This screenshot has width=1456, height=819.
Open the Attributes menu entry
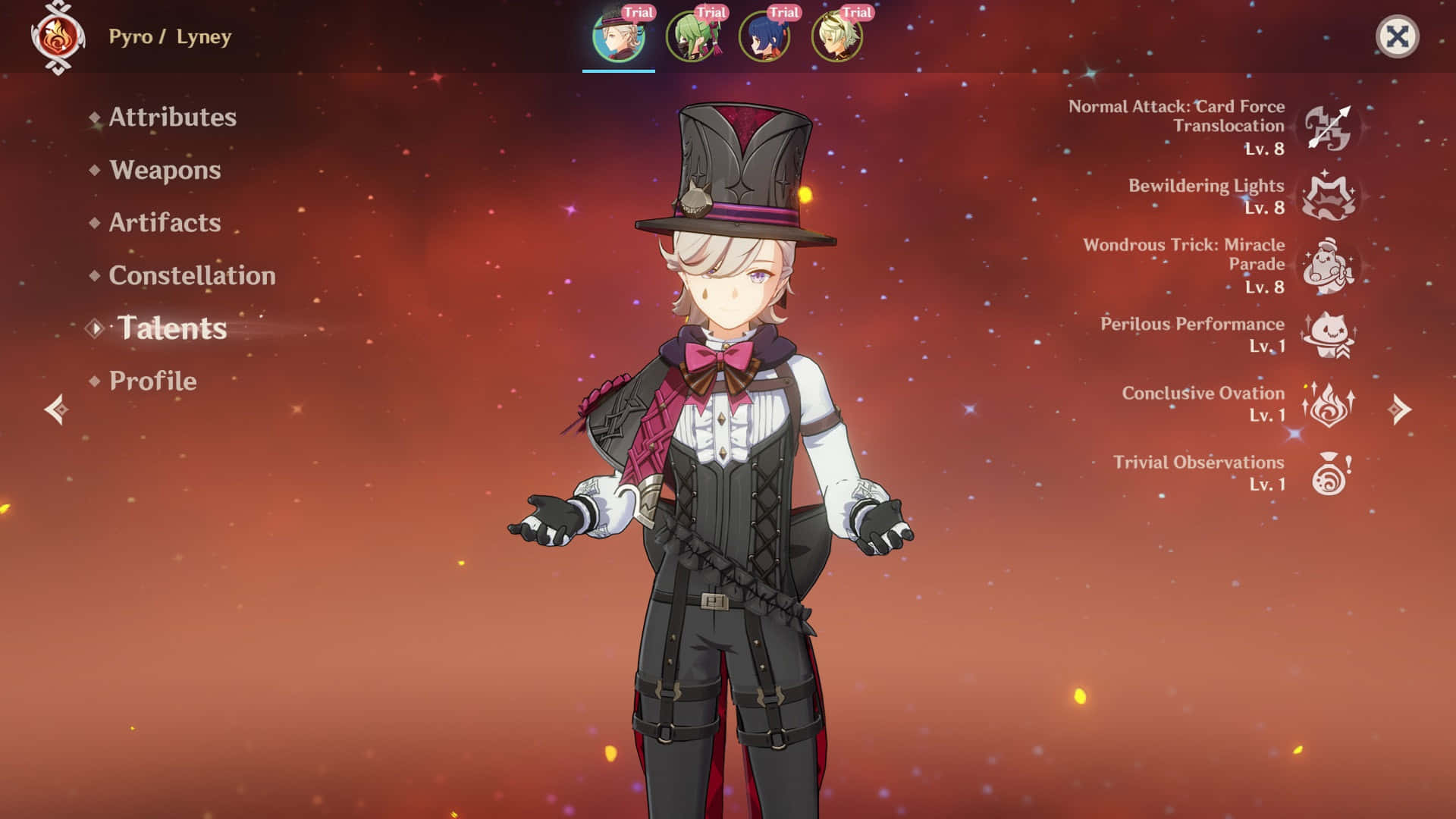[172, 118]
